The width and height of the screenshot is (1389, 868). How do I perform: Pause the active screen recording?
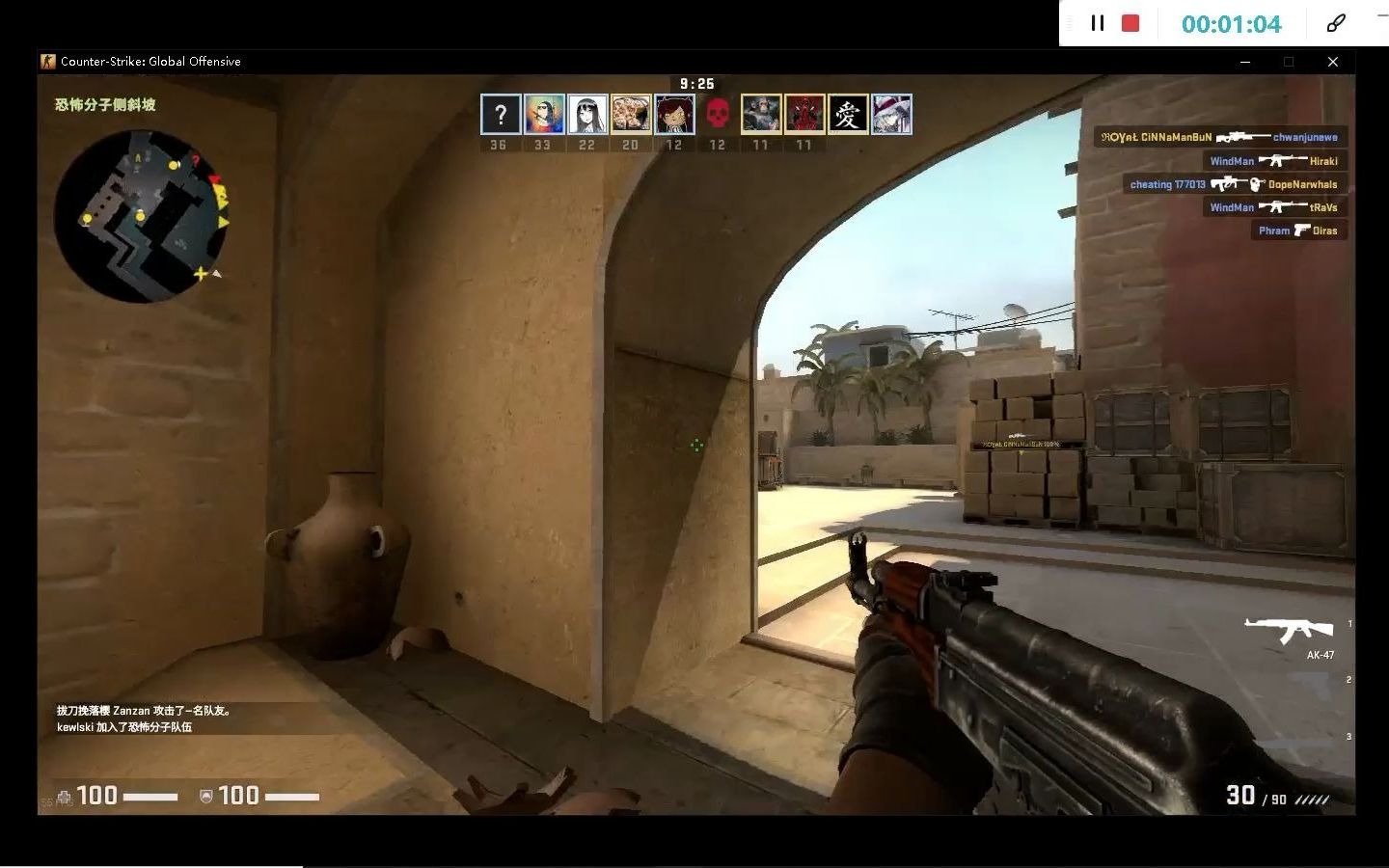tap(1097, 23)
